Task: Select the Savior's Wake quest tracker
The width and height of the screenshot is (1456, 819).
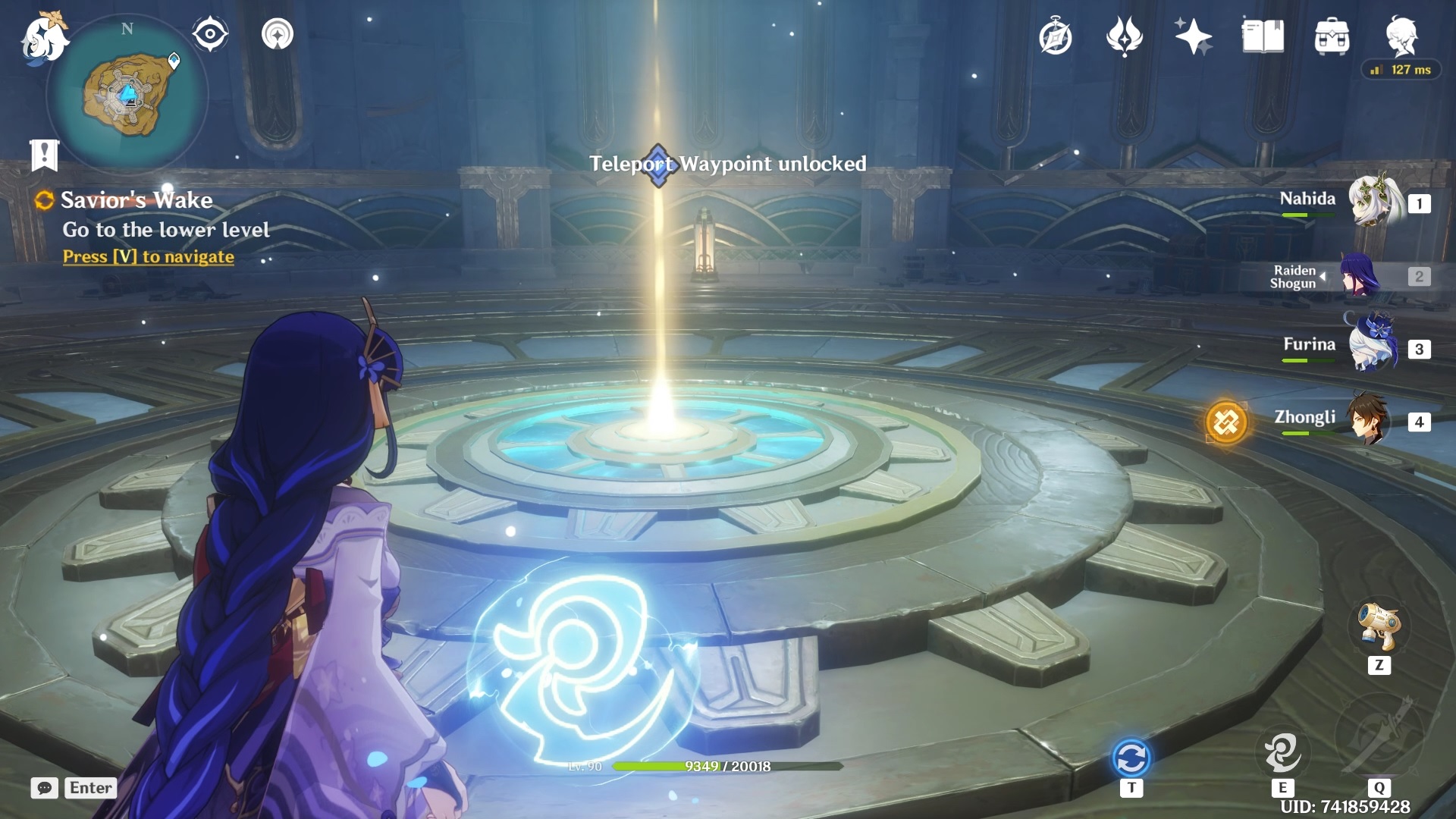Action: point(136,200)
